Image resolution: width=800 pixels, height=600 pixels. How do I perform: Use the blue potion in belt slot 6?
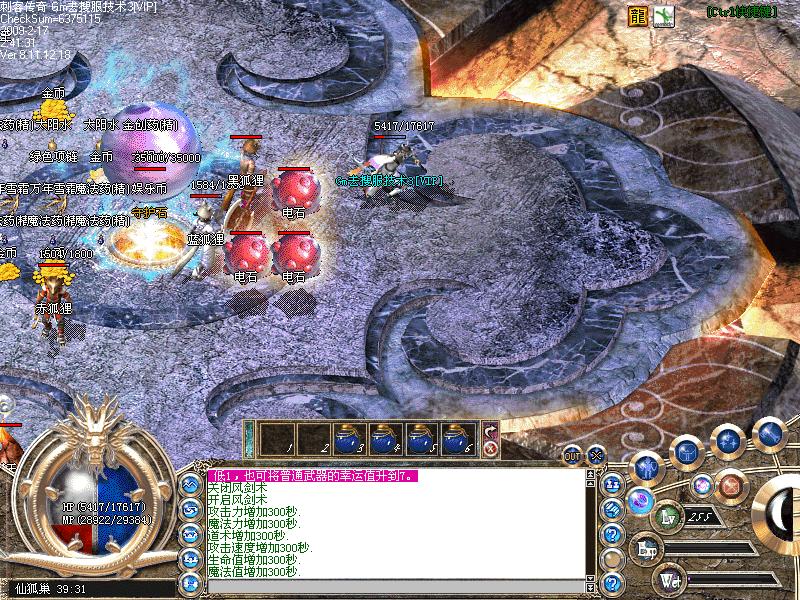tap(459, 436)
